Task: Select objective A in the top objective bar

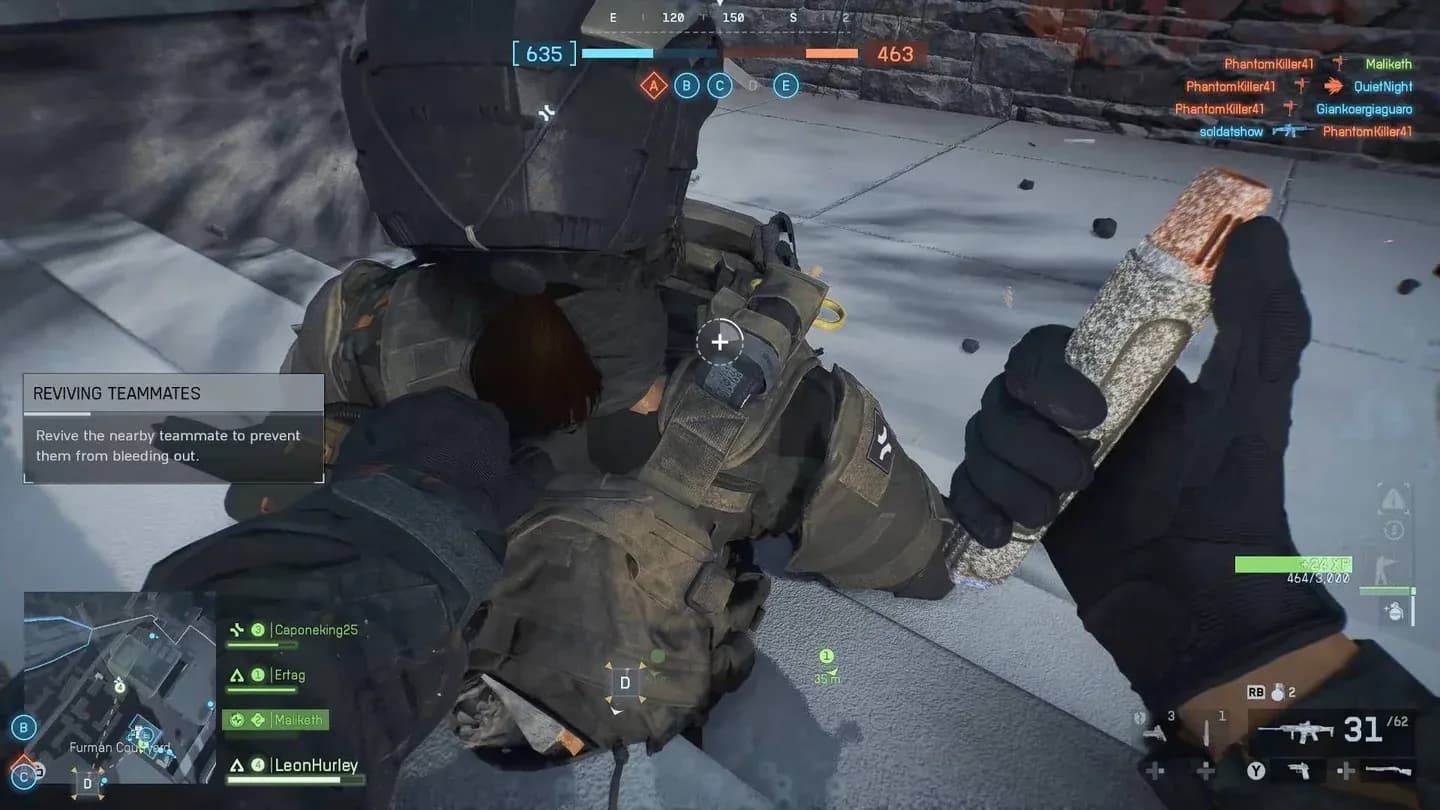Action: point(653,86)
